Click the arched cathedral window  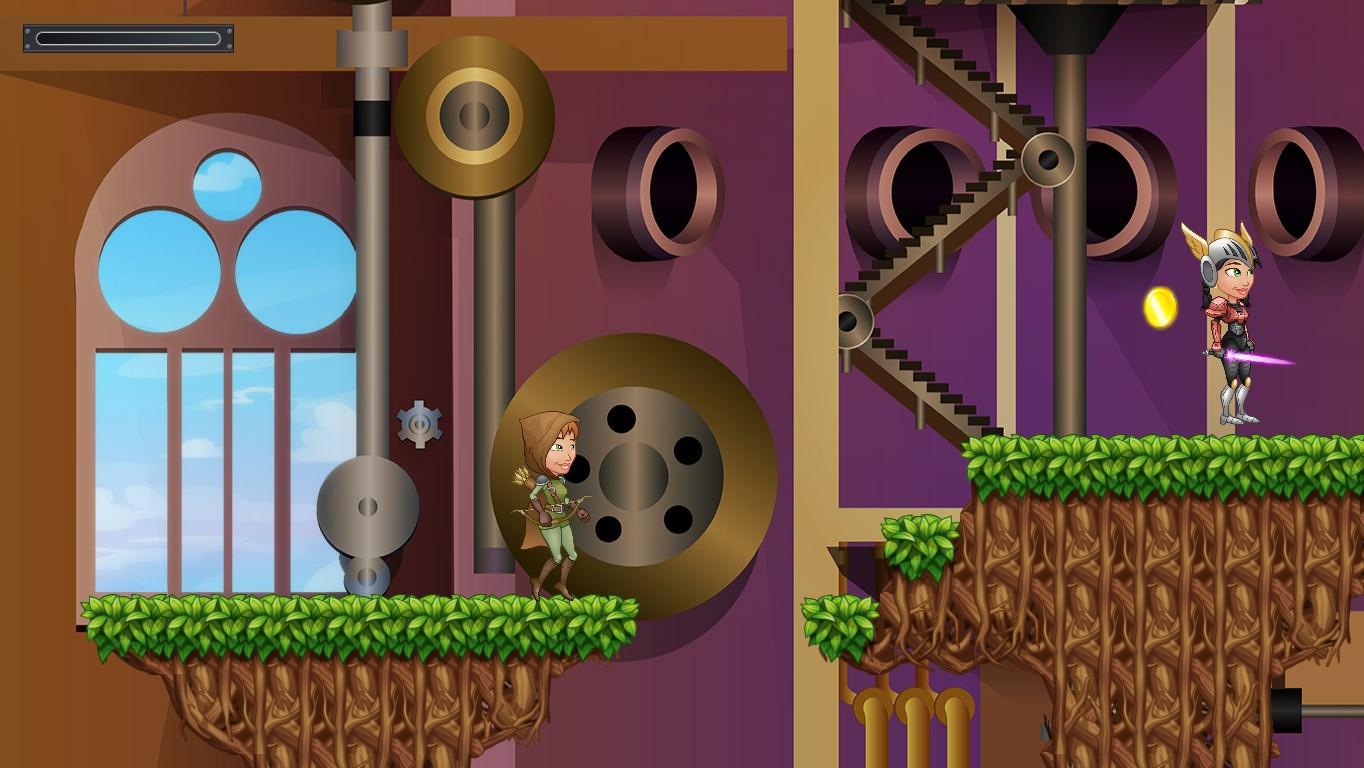pos(215,400)
